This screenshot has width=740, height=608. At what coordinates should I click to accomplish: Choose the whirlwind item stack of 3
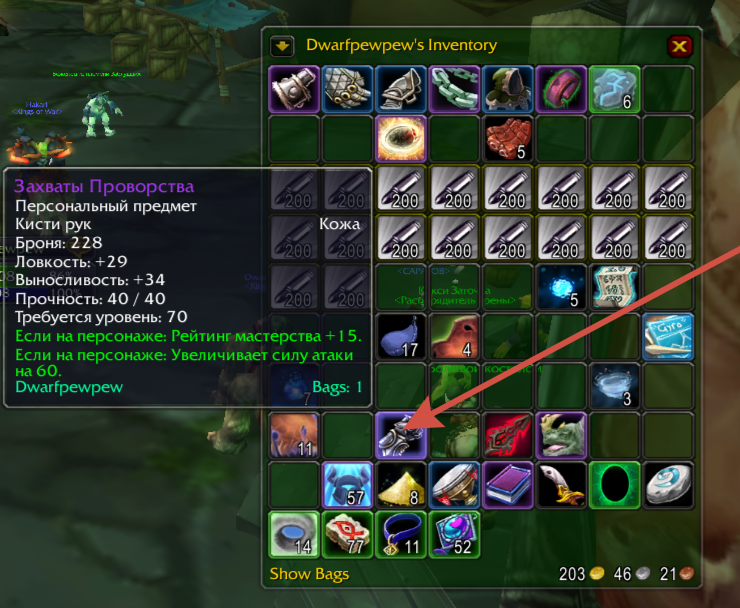click(615, 386)
